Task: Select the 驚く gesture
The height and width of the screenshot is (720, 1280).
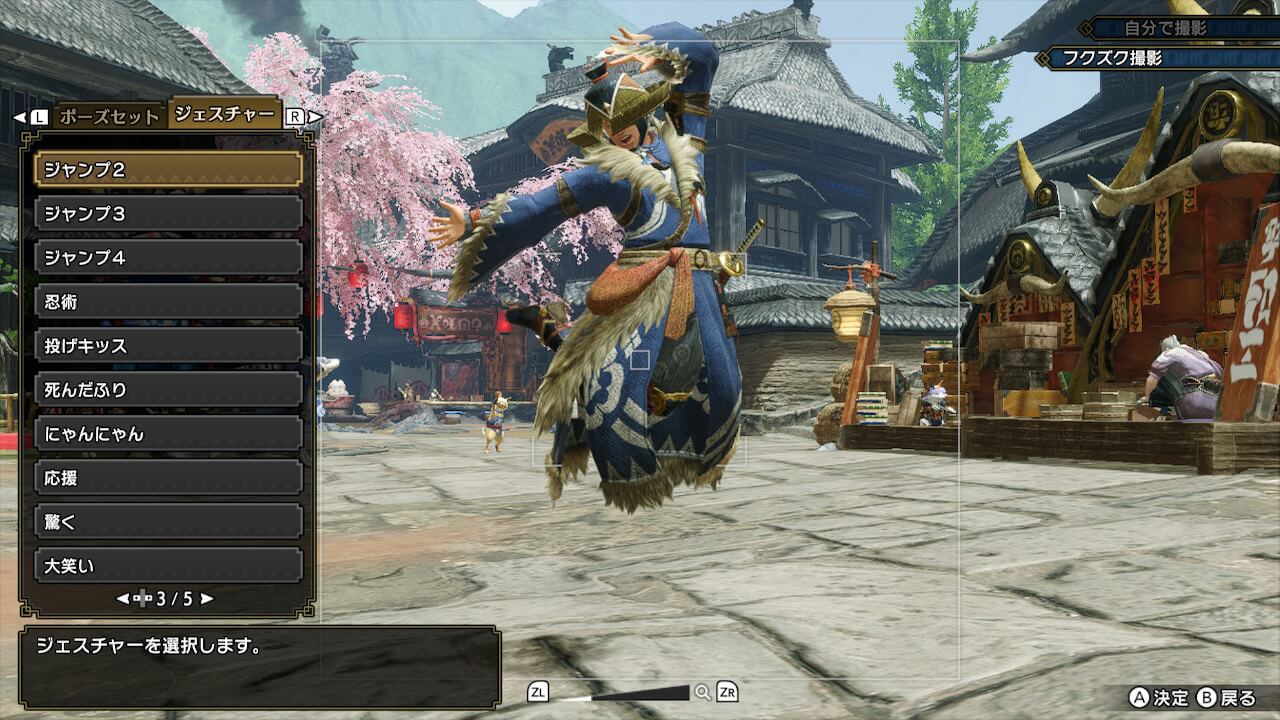Action: 168,521
